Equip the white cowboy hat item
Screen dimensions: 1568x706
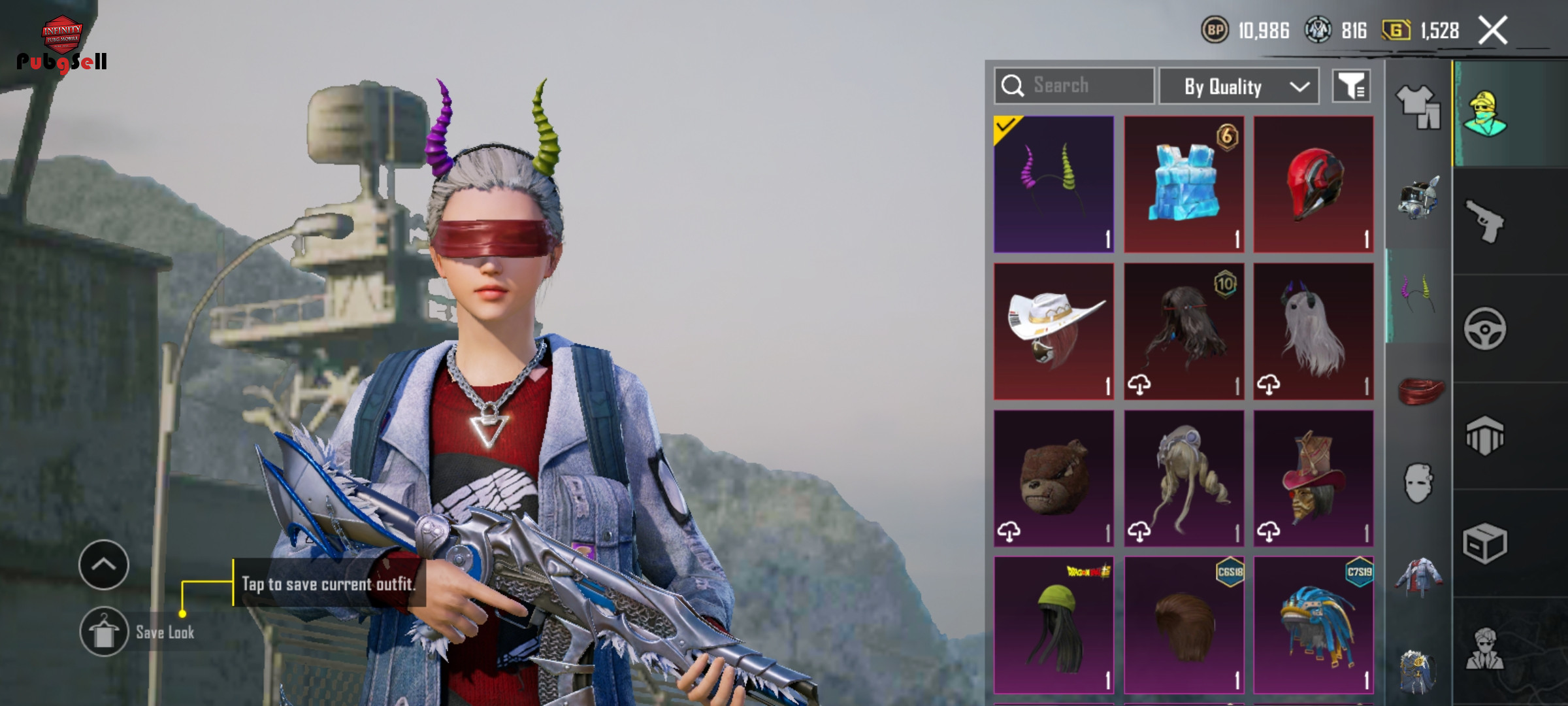pos(1053,331)
